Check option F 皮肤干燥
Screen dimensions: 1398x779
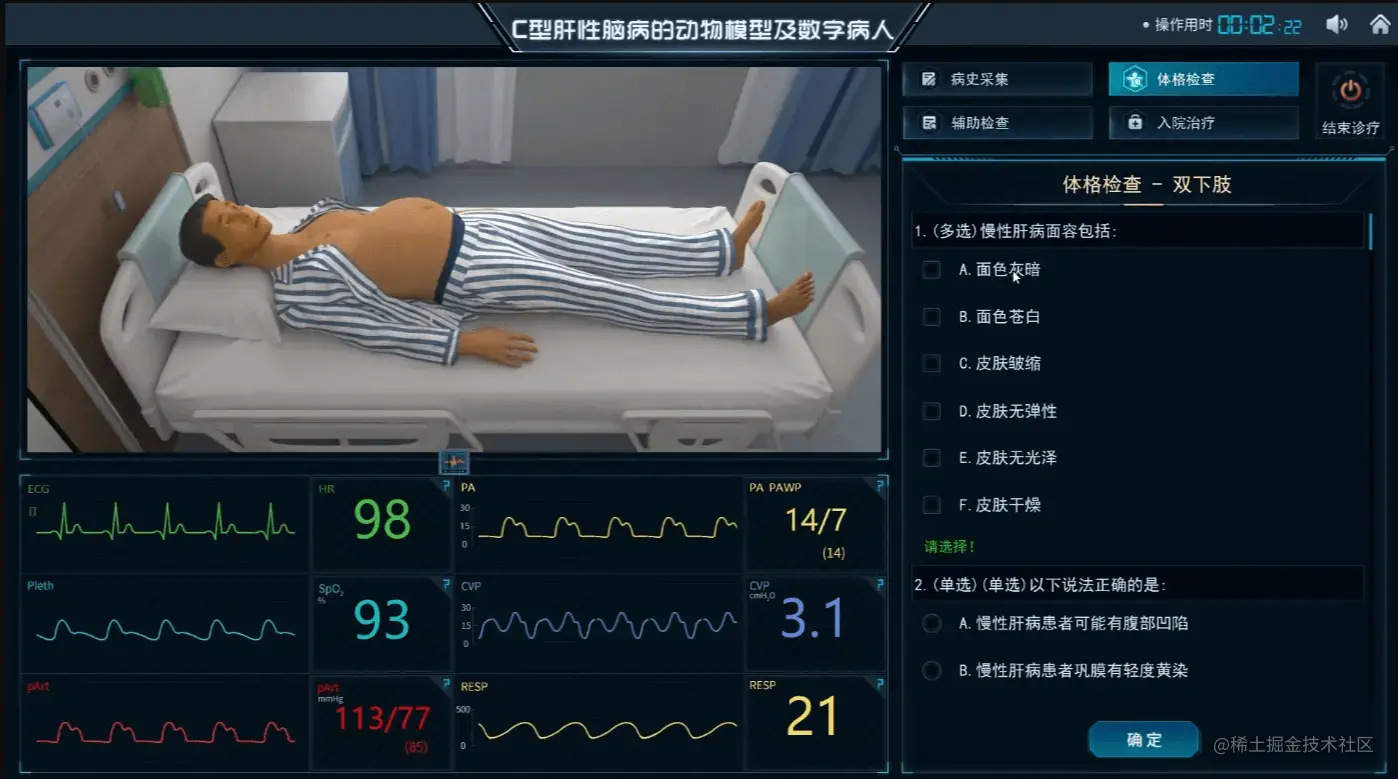point(930,505)
